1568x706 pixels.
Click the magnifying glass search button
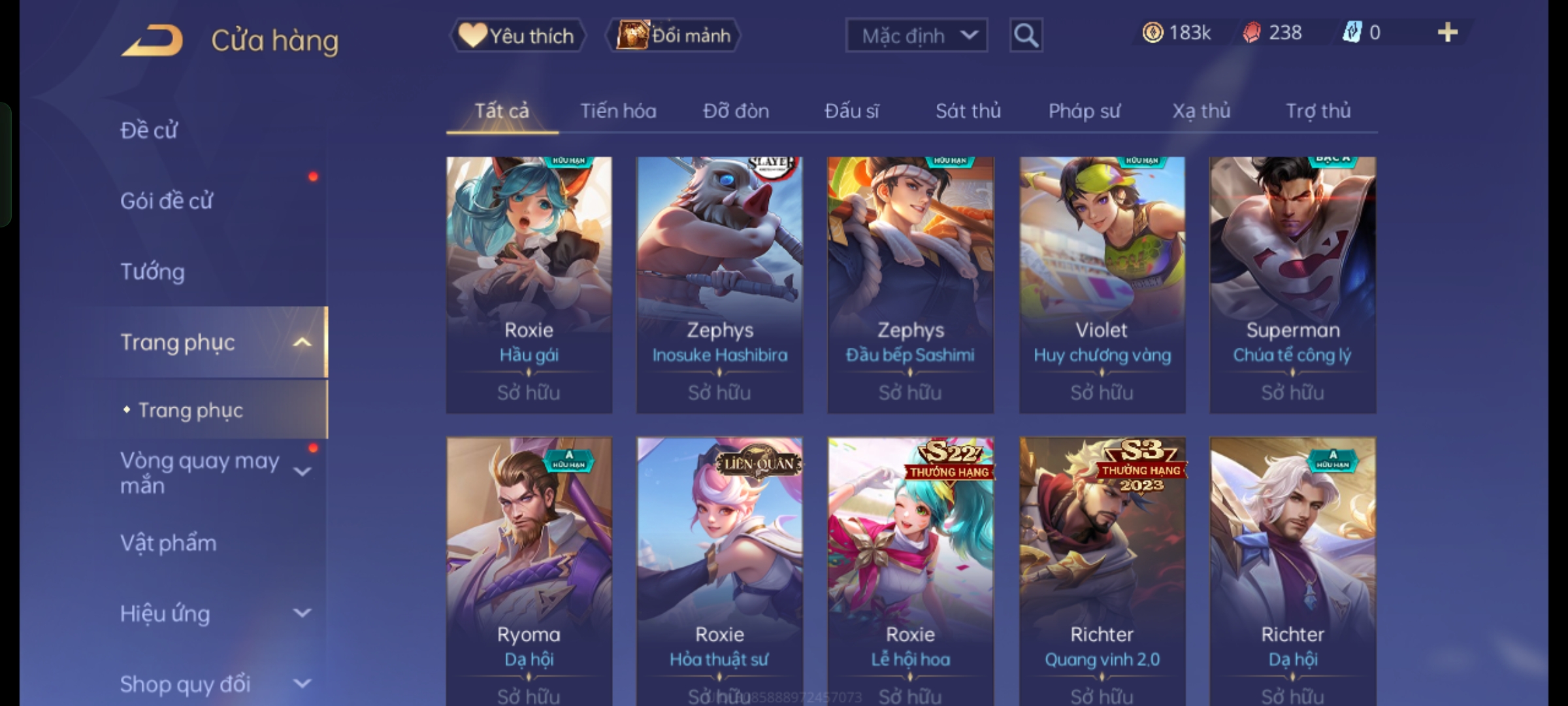[x=1026, y=35]
